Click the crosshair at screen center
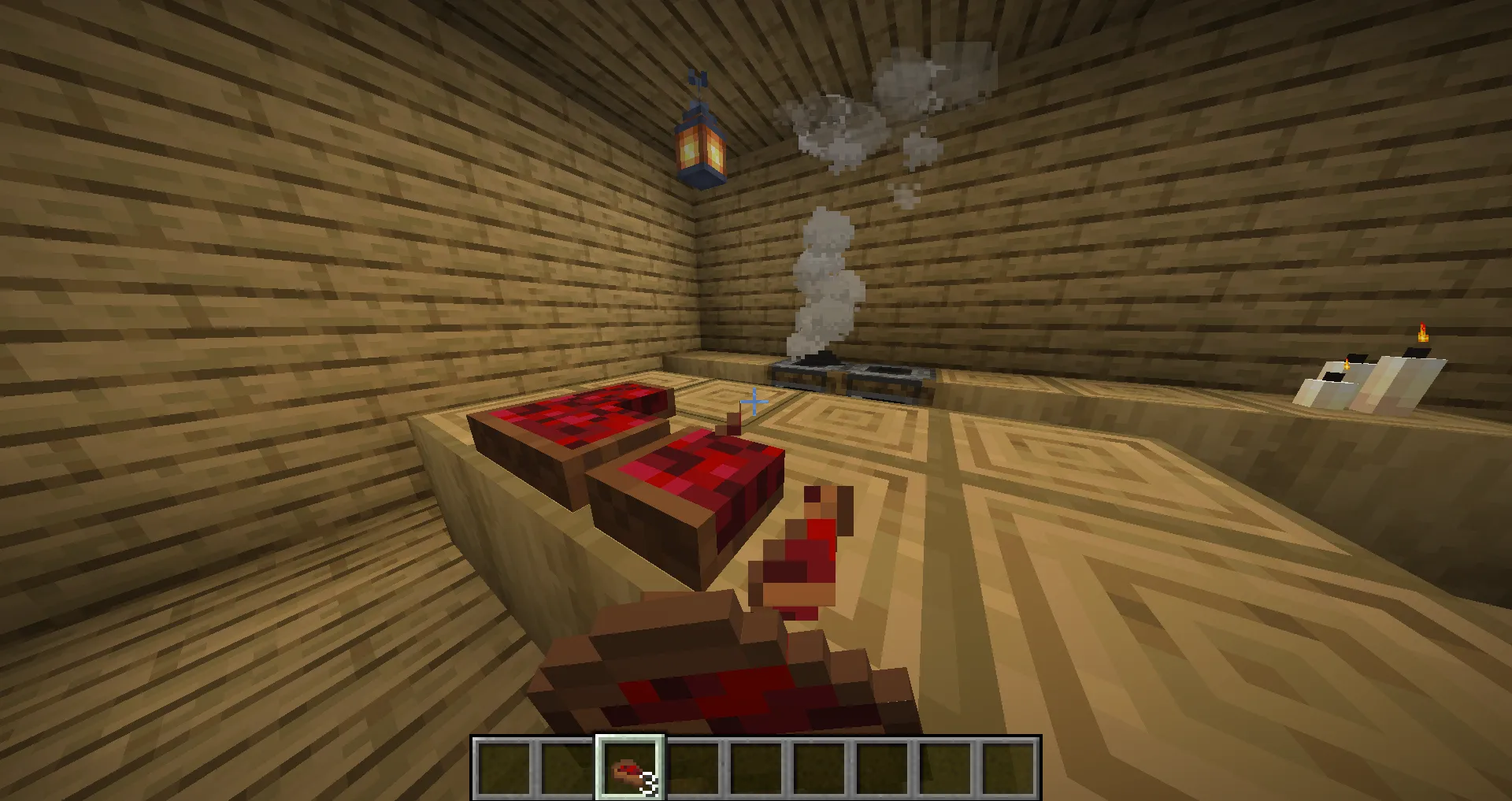The image size is (1512, 801). point(754,402)
